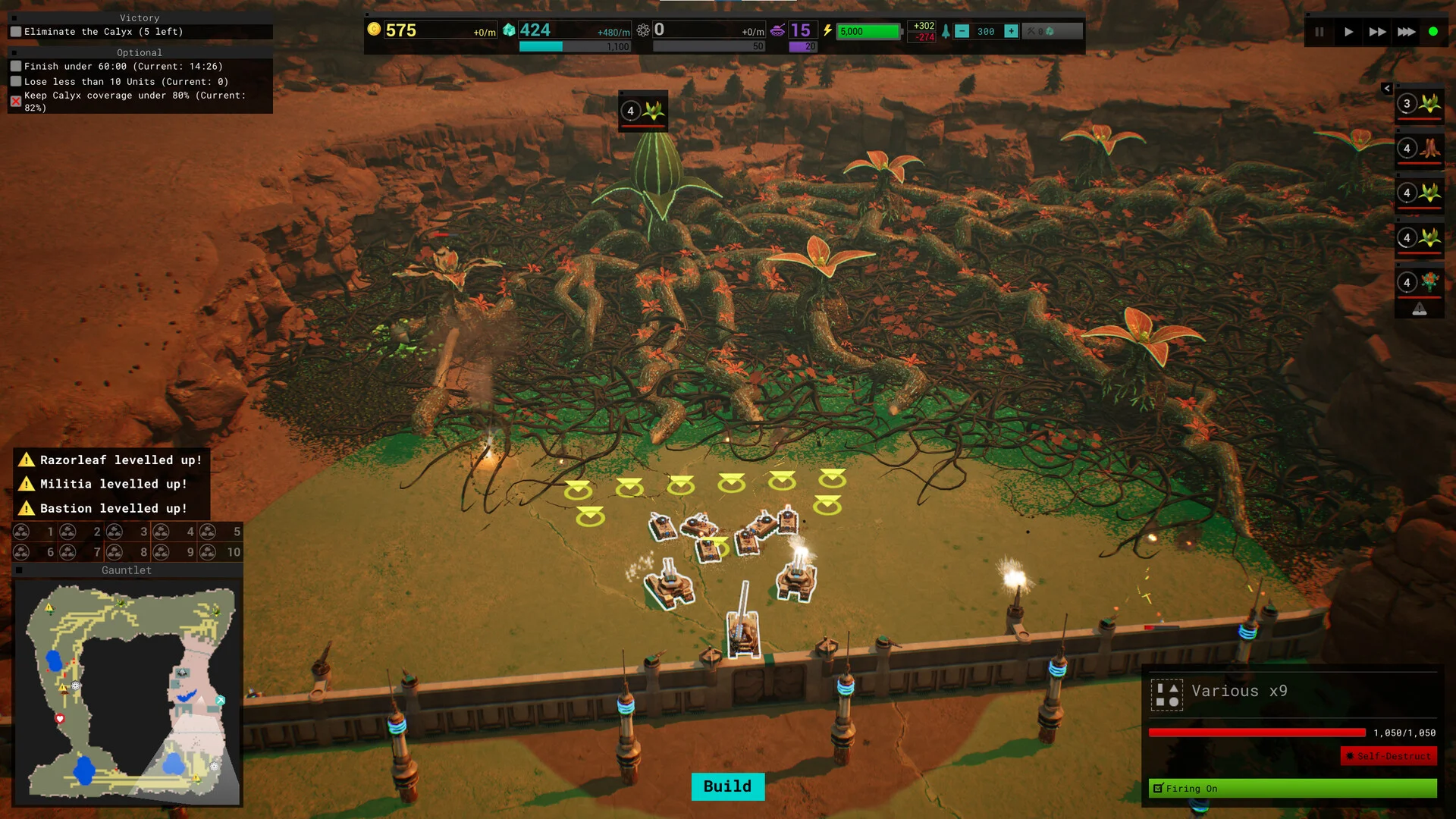Click the Gauntlet minimap

coord(127,692)
